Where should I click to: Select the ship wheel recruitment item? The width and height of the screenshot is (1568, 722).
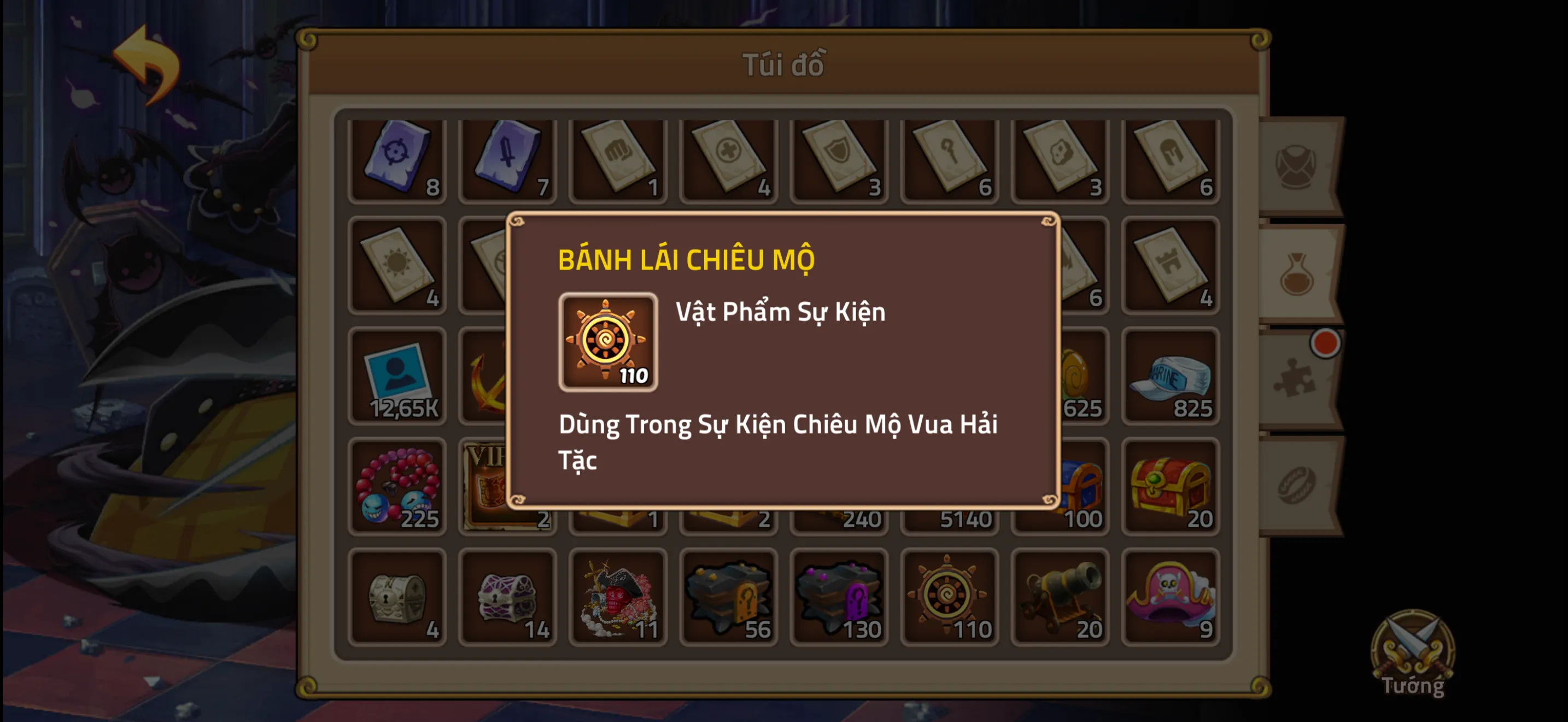tap(949, 597)
